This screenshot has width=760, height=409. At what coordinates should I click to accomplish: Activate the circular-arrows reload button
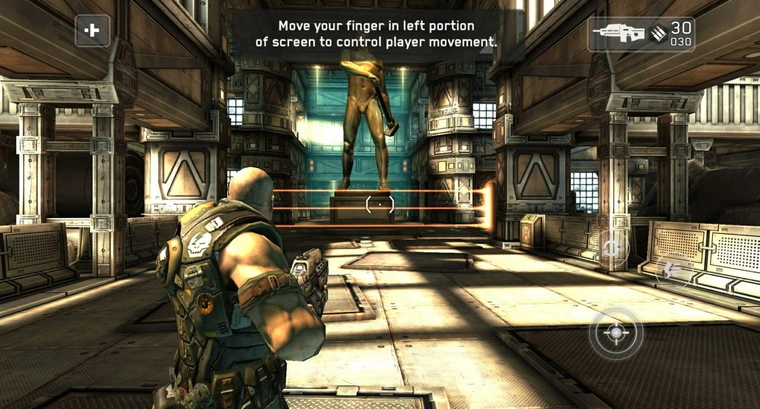pyautogui.click(x=613, y=246)
